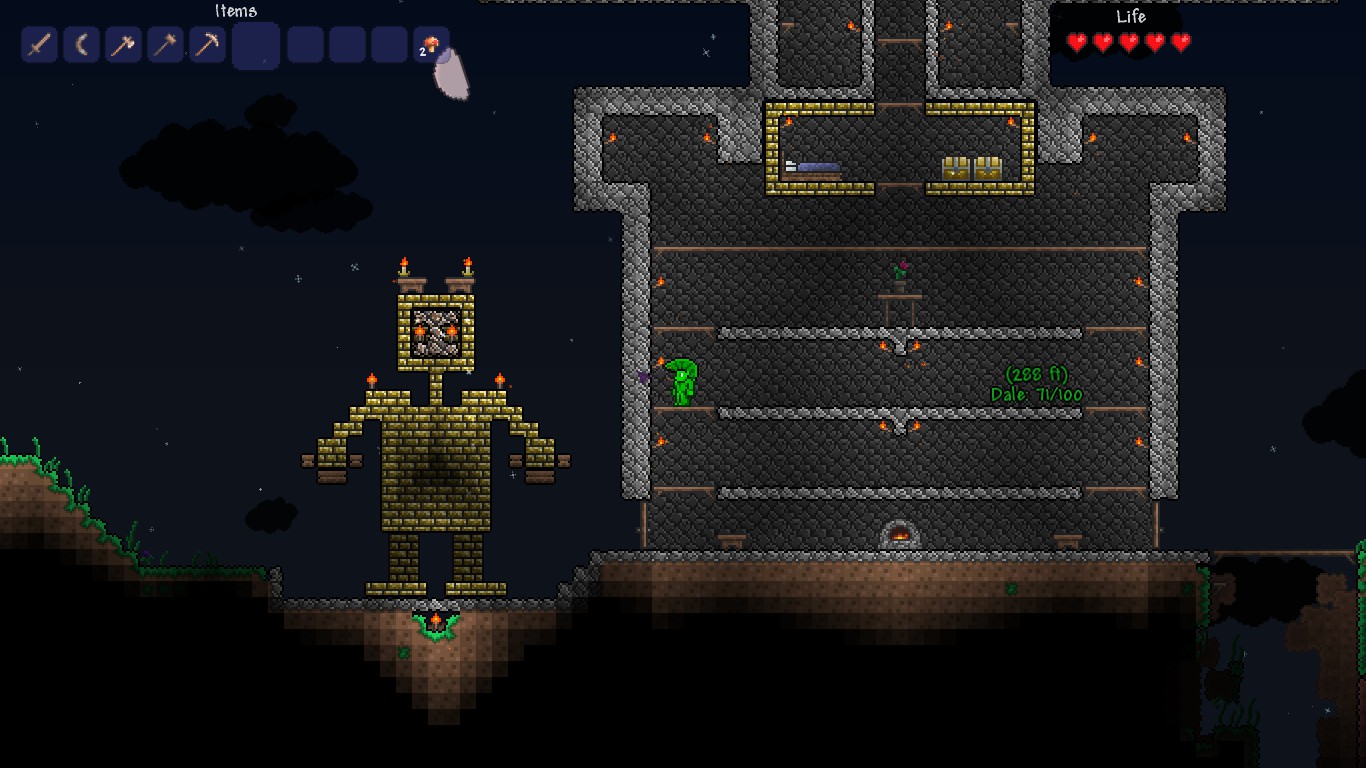1366x768 pixels.
Task: Select the copper axe in the hotbar
Action: (x=123, y=44)
